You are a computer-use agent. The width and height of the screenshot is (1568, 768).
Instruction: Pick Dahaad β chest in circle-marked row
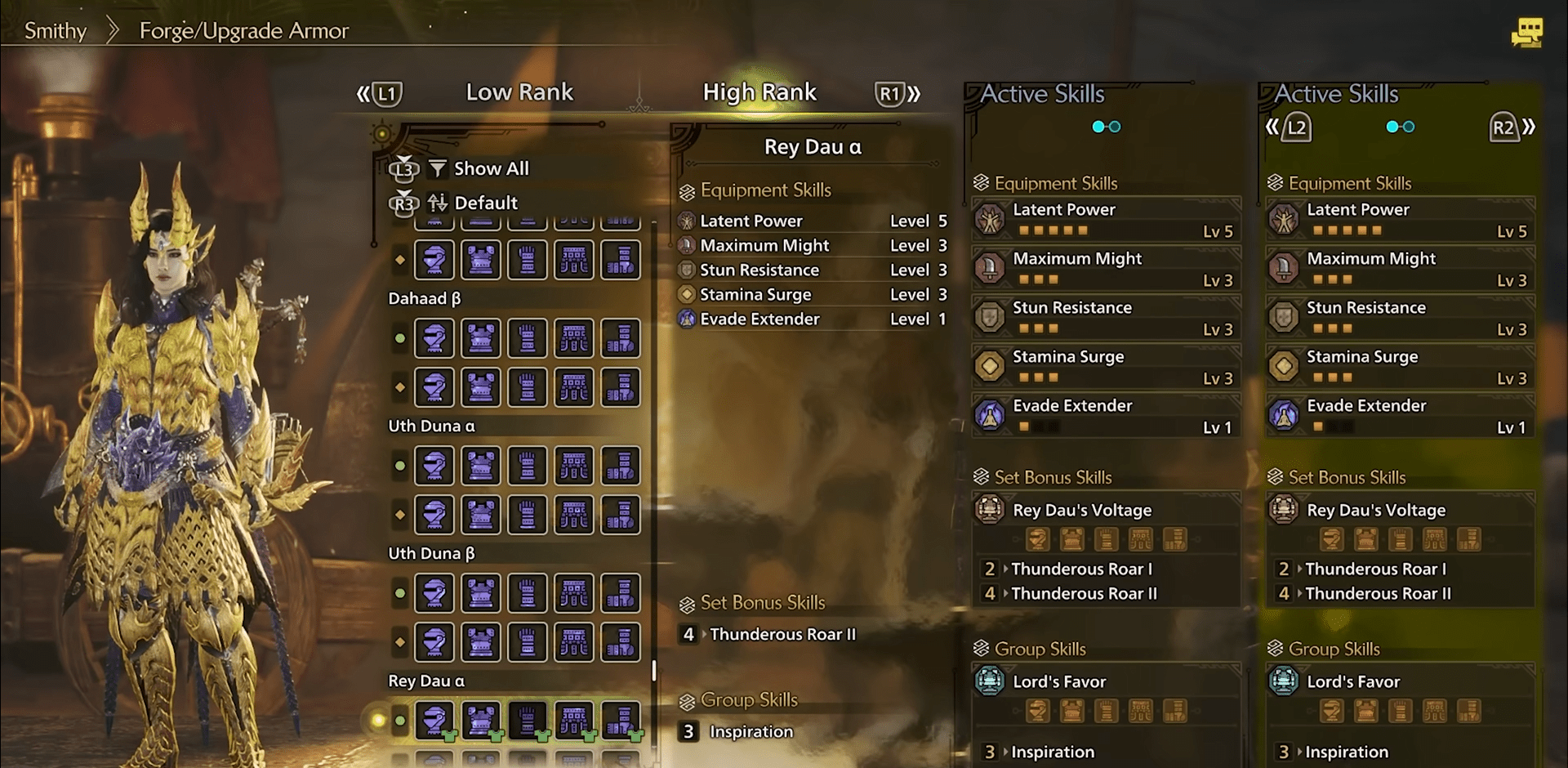pyautogui.click(x=481, y=338)
